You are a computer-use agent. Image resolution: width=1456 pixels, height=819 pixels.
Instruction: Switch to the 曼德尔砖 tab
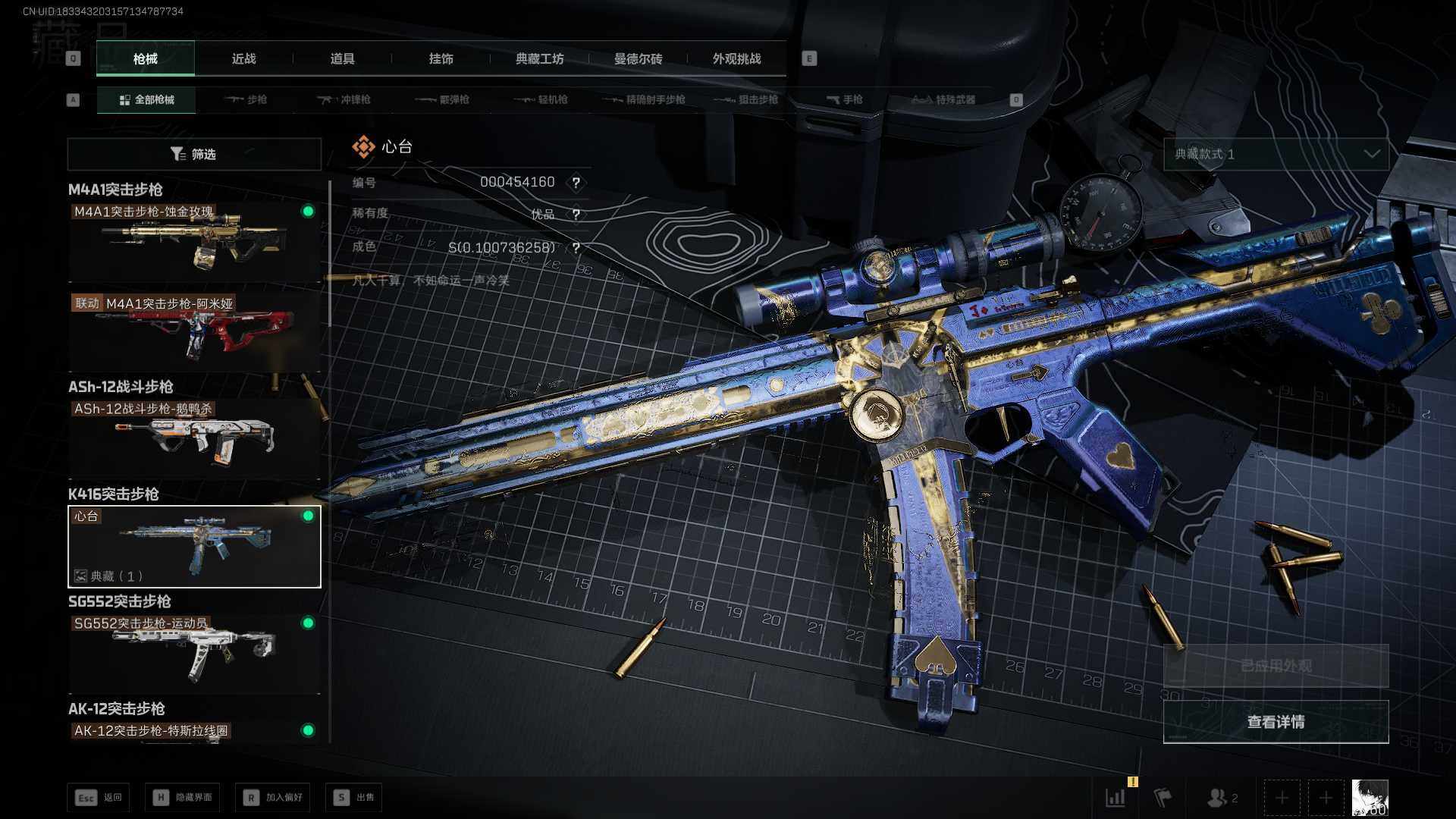tap(638, 59)
